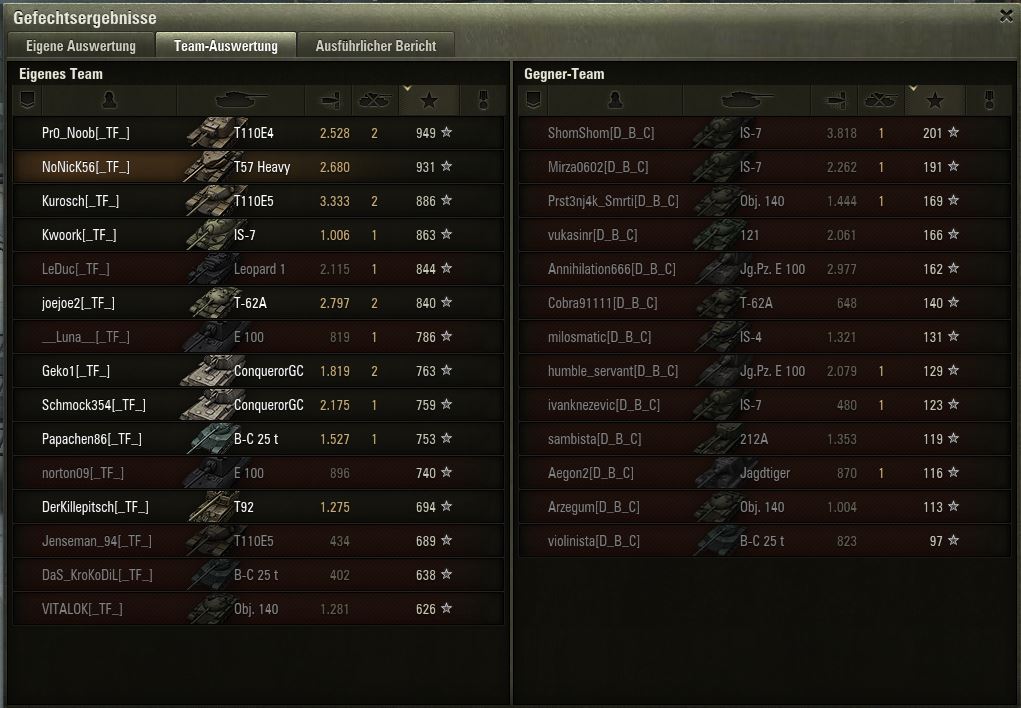Sort own team by player name column
This screenshot has width=1021, height=708.
point(109,100)
